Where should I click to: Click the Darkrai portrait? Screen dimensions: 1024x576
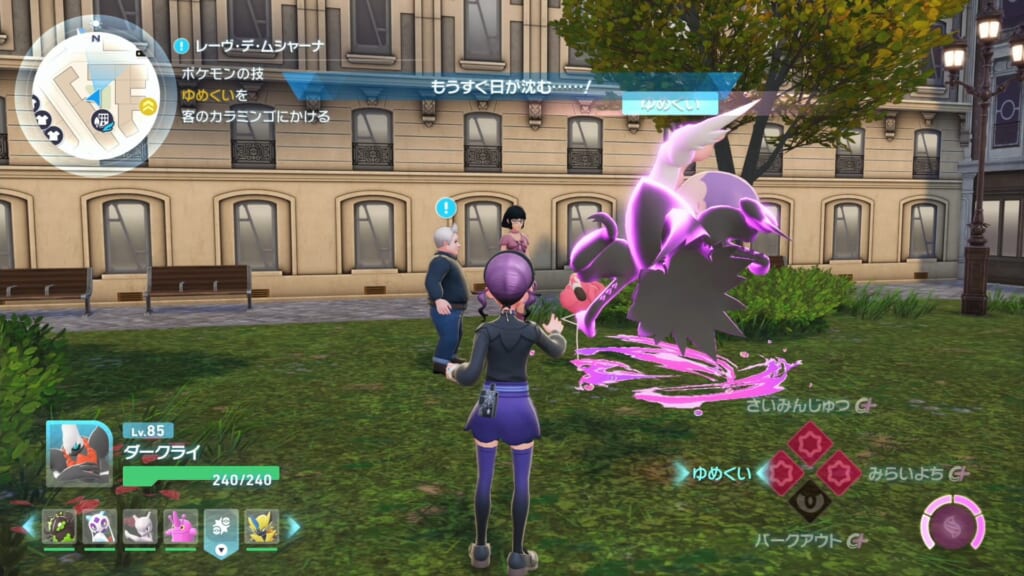point(79,453)
